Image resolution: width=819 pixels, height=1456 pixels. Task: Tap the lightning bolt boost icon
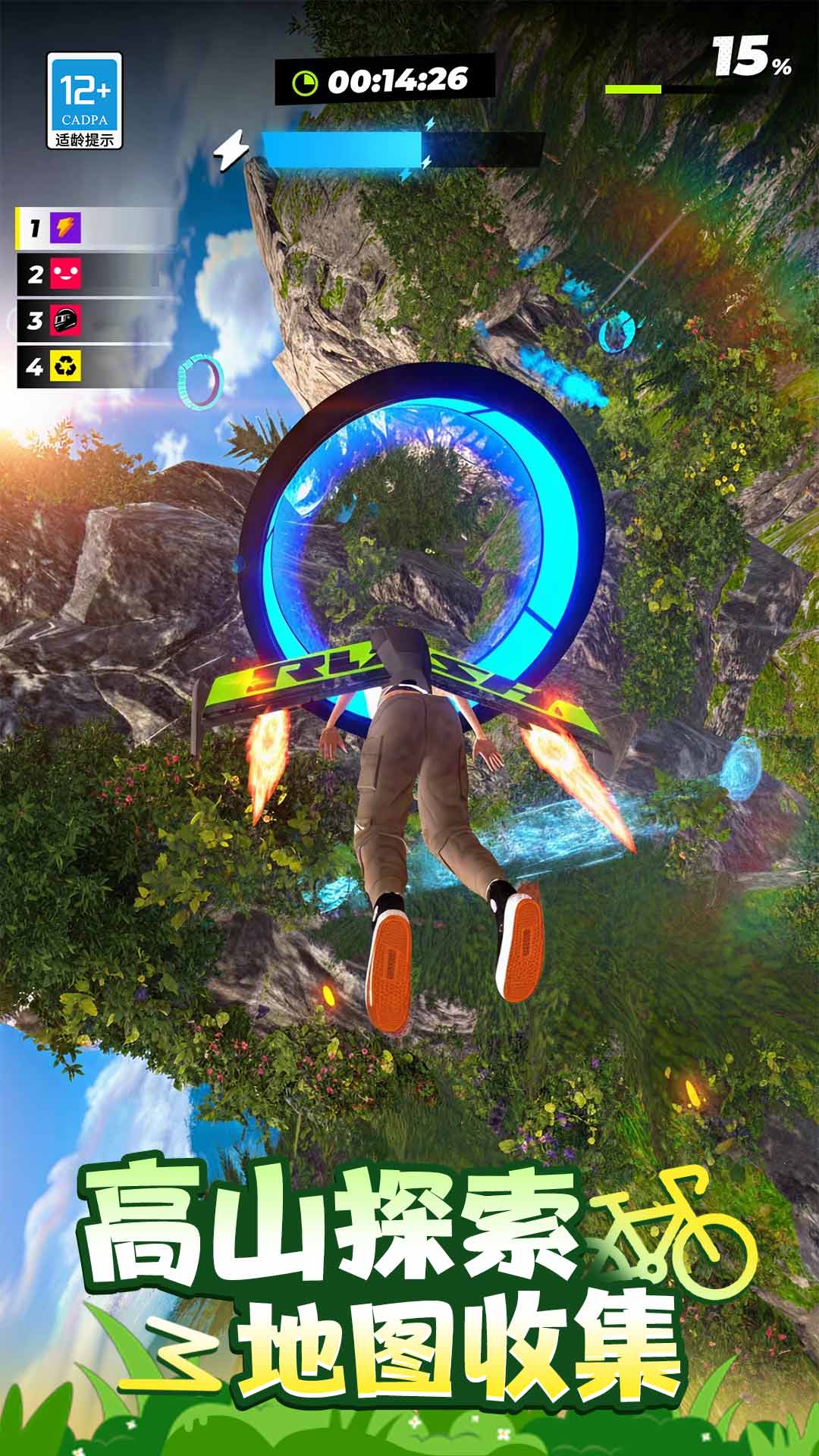point(231,148)
